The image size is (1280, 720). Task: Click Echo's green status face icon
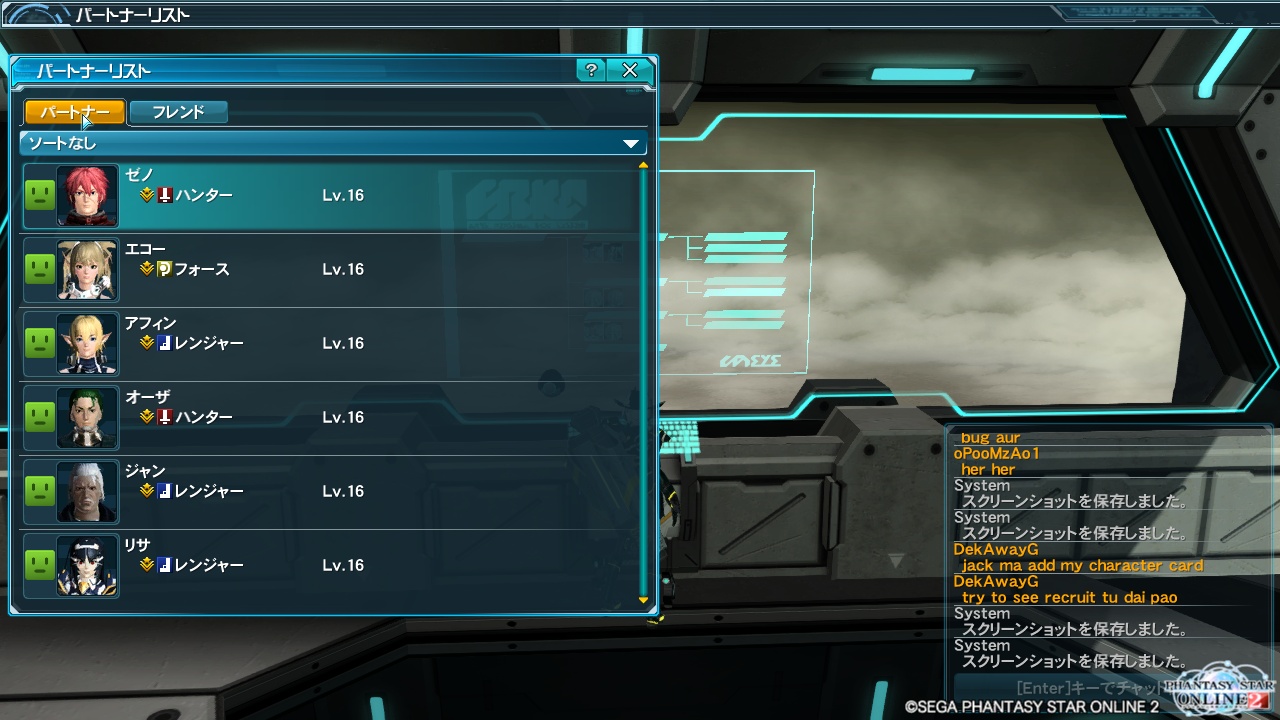click(x=39, y=269)
